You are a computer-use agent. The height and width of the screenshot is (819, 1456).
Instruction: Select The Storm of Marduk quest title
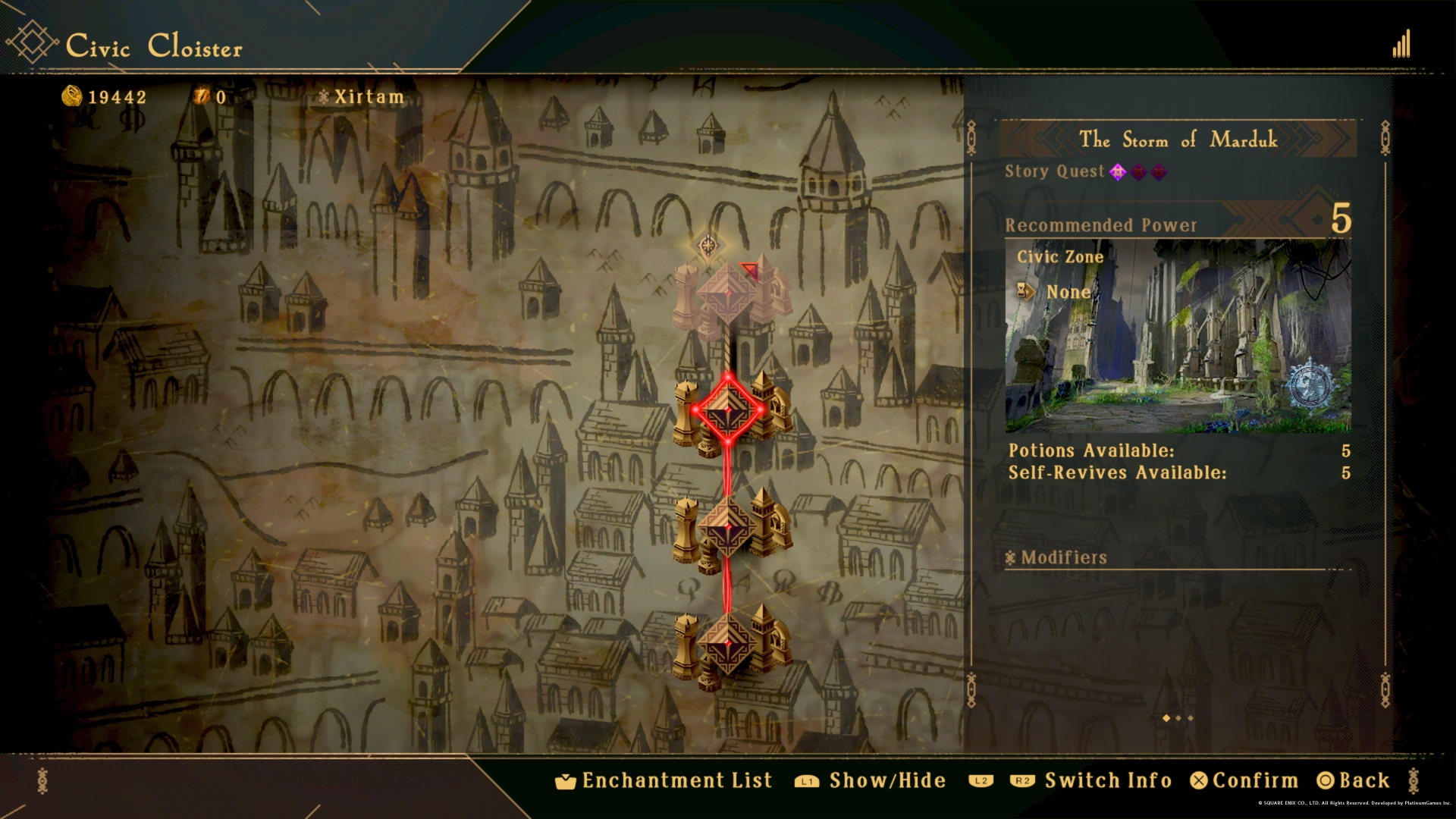(x=1178, y=140)
